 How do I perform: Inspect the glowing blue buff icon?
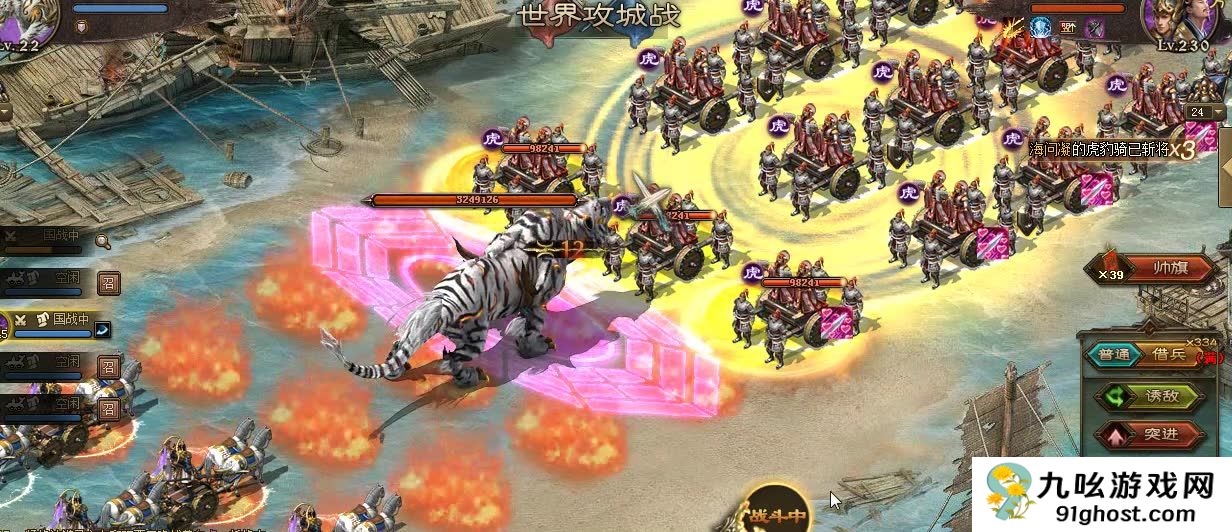point(1042,28)
